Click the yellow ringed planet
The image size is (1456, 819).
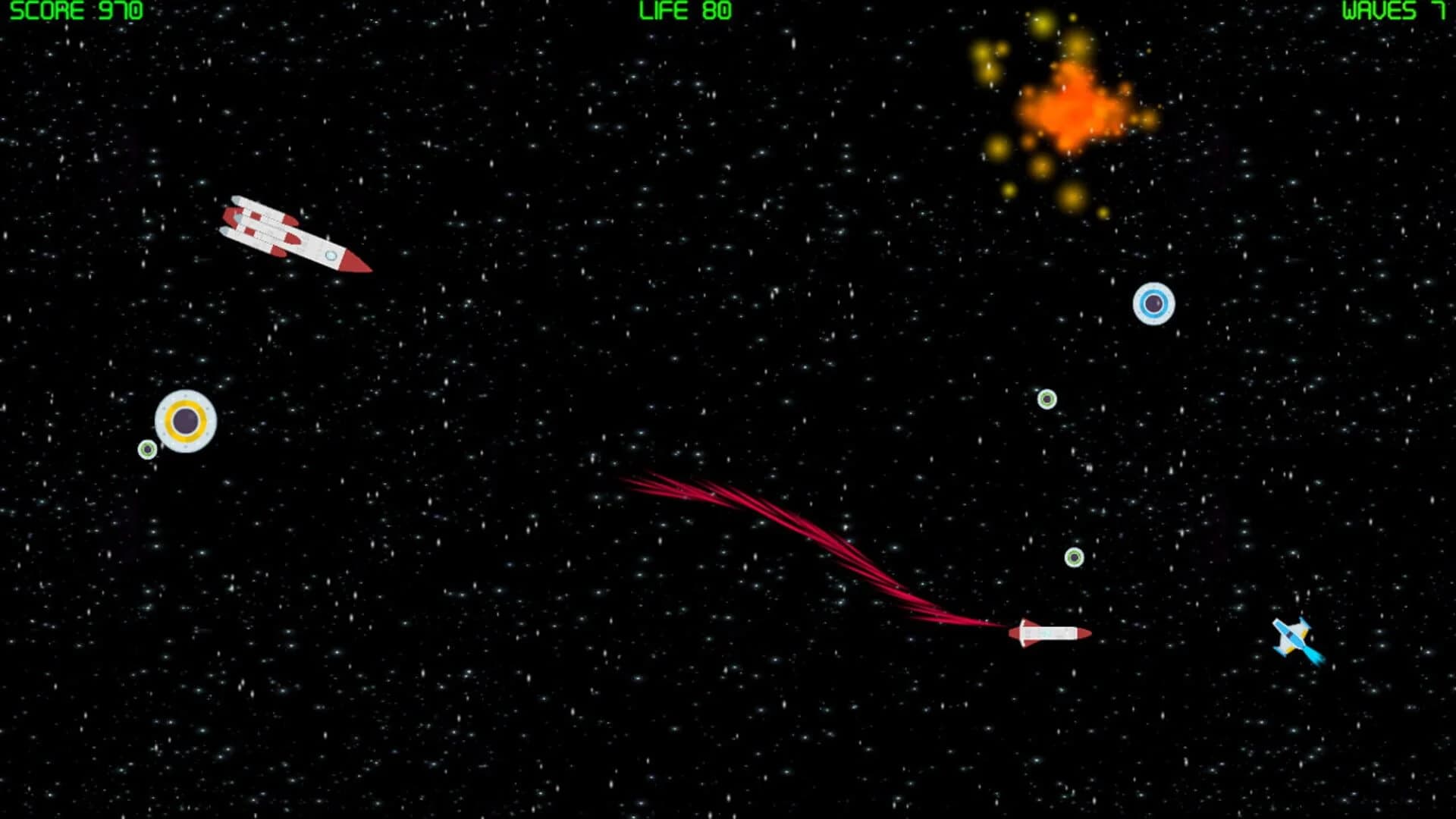pos(184,422)
